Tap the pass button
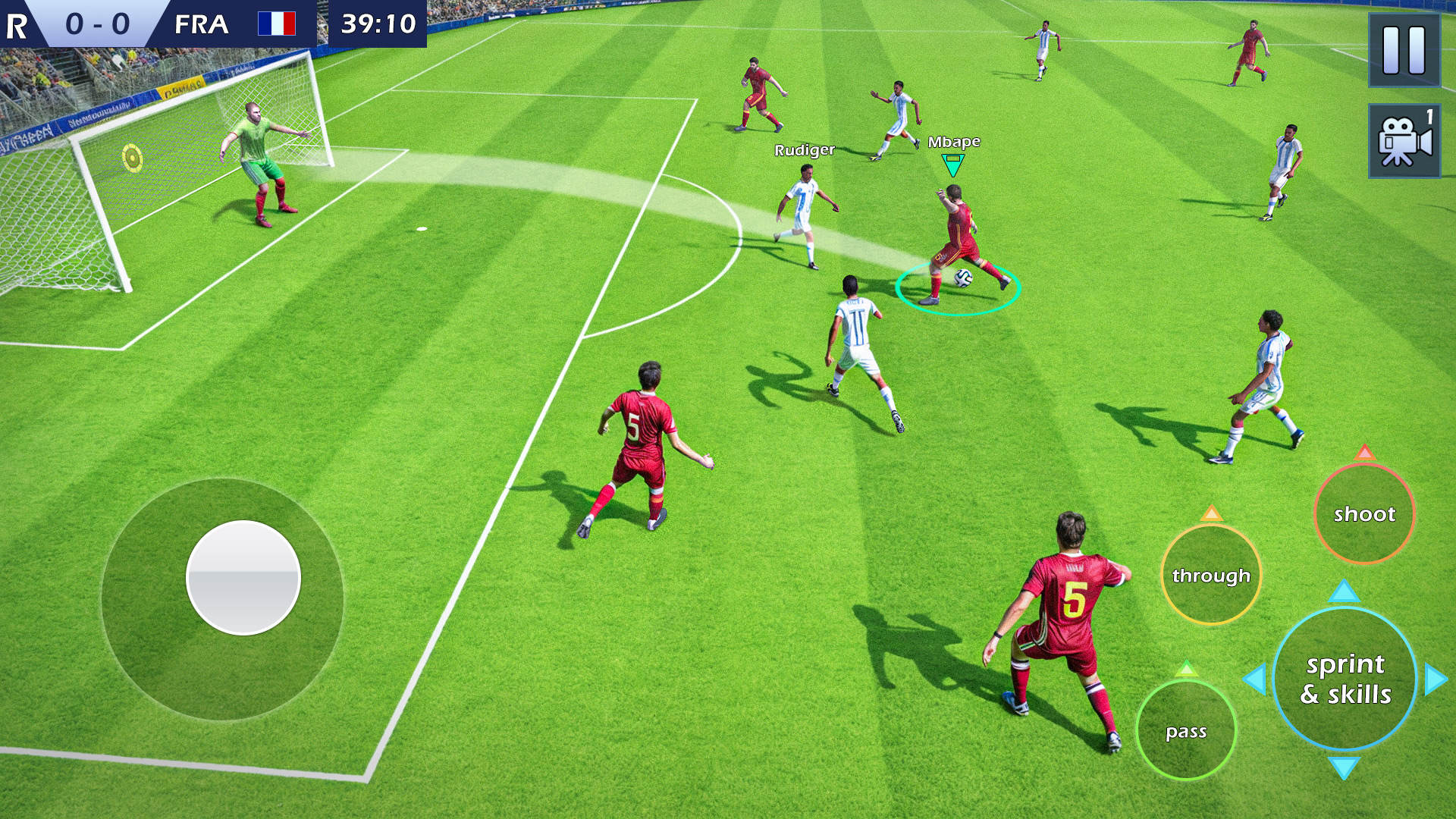The width and height of the screenshot is (1456, 819). pos(1186,731)
